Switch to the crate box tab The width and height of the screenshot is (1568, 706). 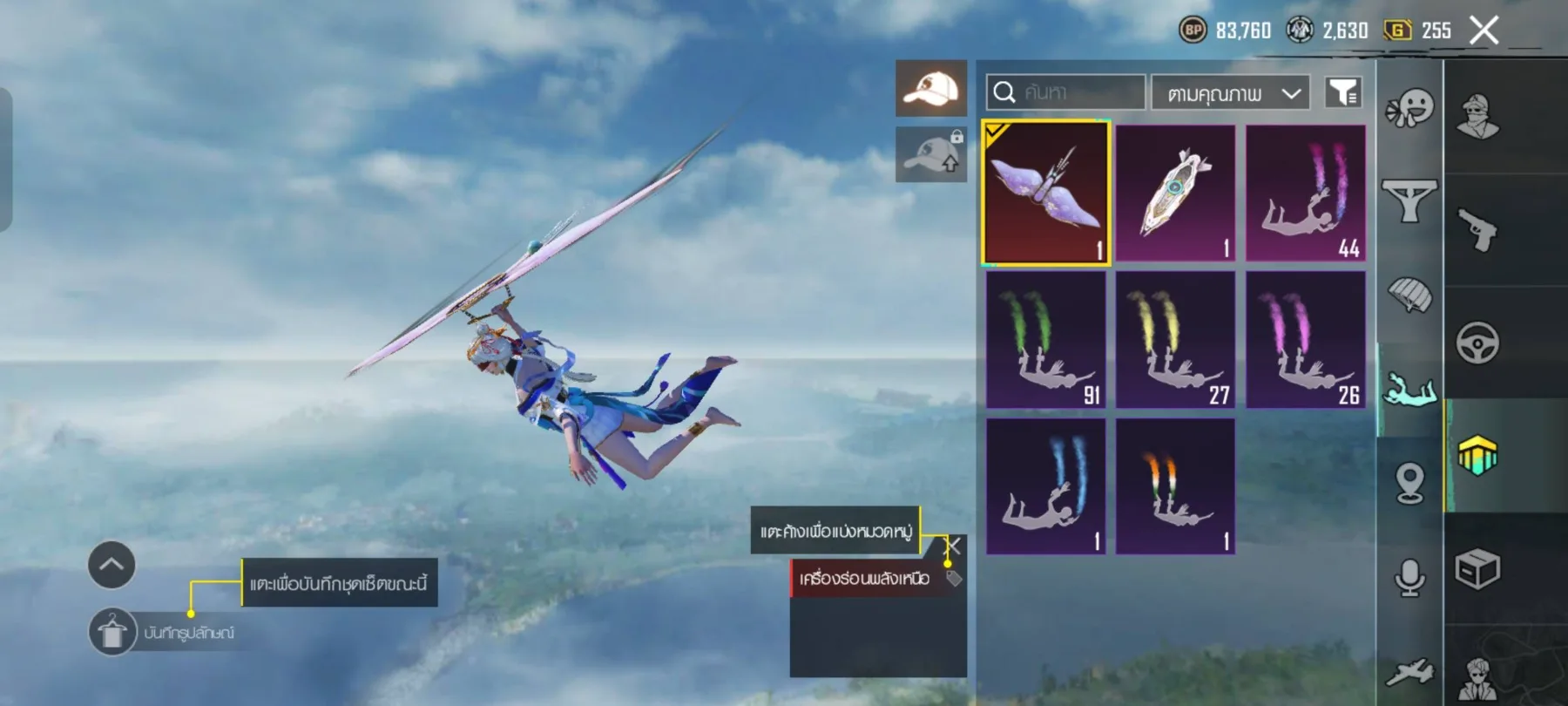(x=1477, y=570)
